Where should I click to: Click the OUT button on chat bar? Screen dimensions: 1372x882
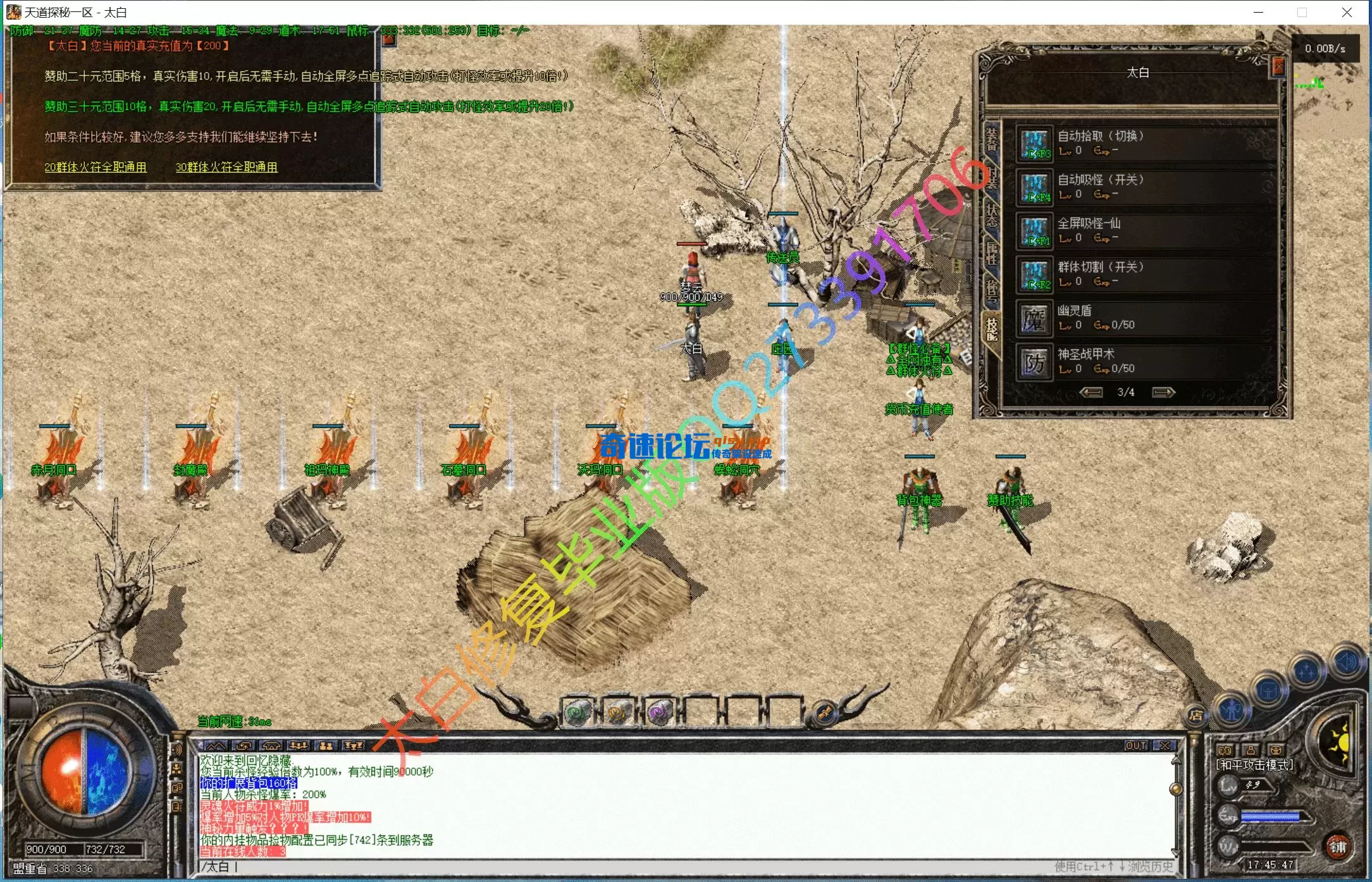(x=1136, y=746)
